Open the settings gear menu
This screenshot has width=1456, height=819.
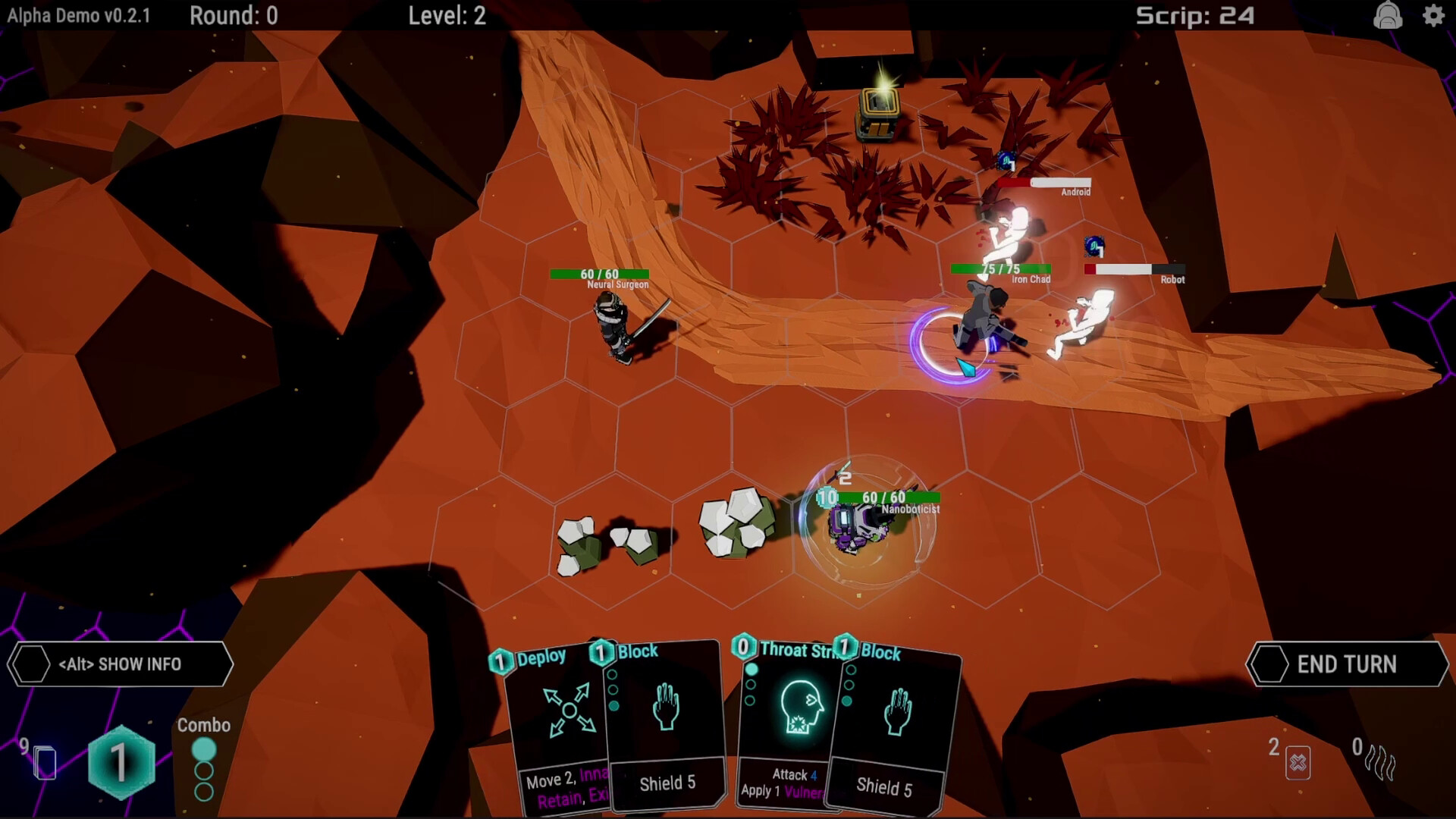tap(1433, 16)
